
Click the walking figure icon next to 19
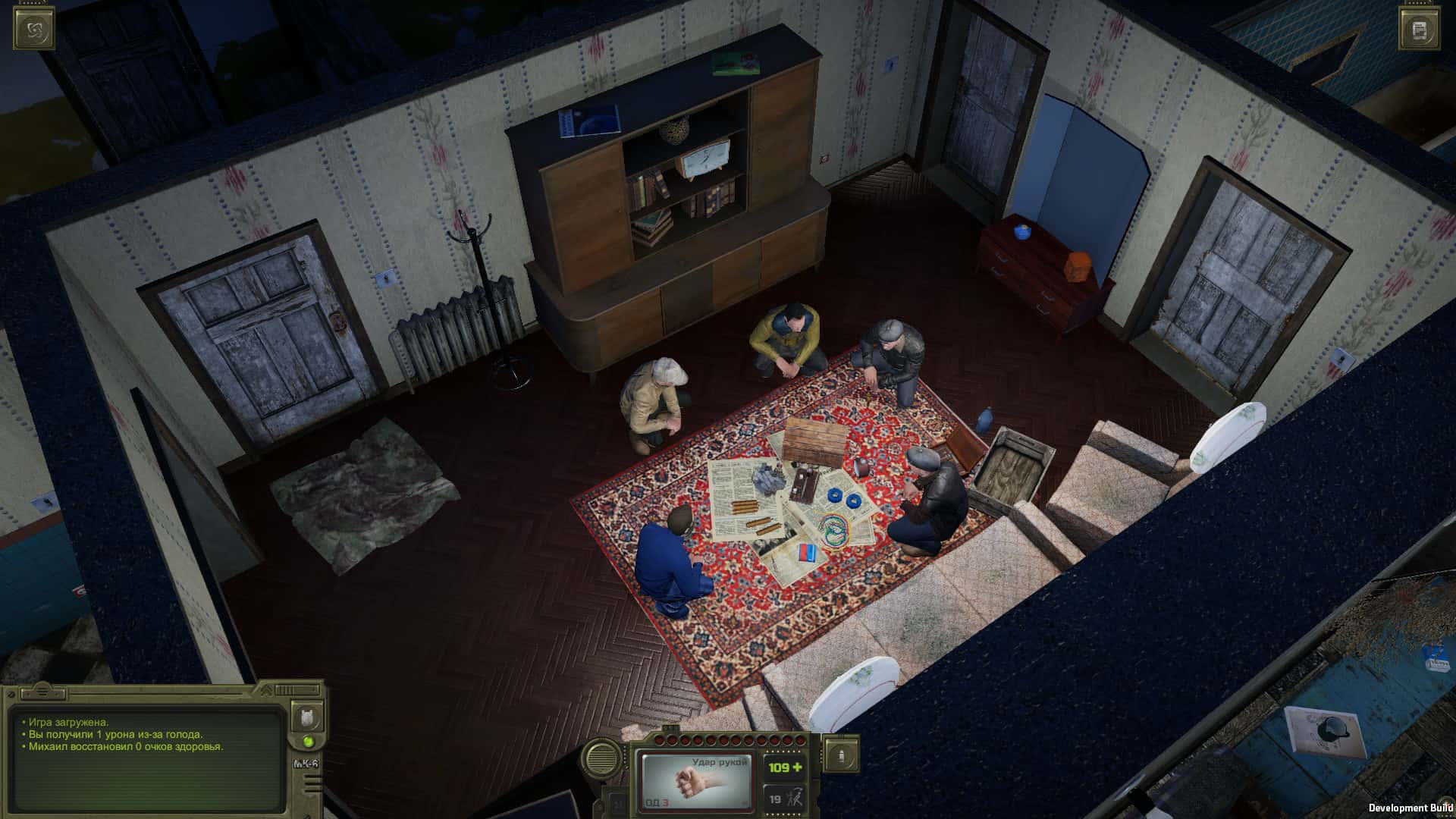(795, 796)
